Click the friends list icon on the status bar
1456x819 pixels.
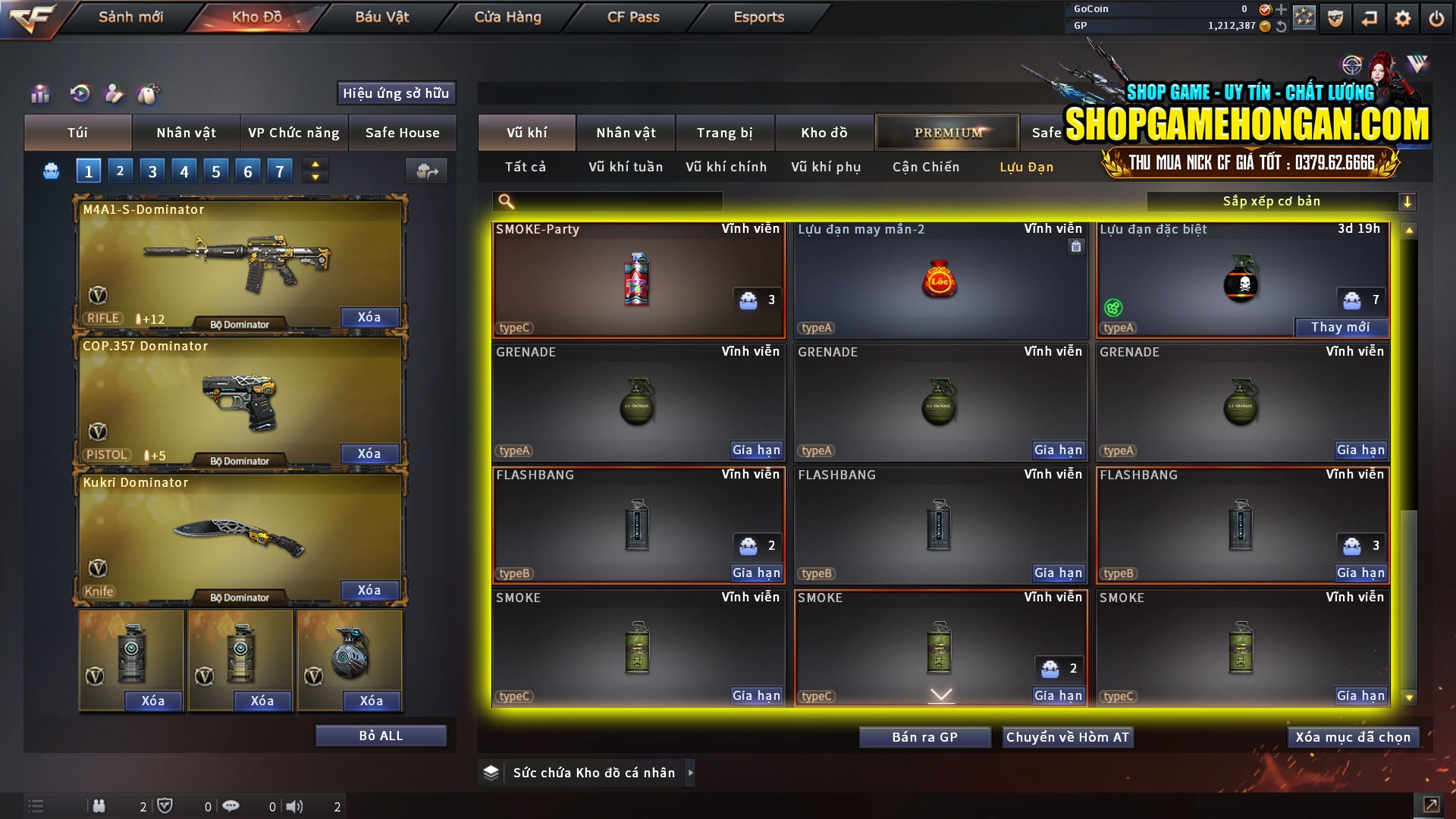(99, 806)
